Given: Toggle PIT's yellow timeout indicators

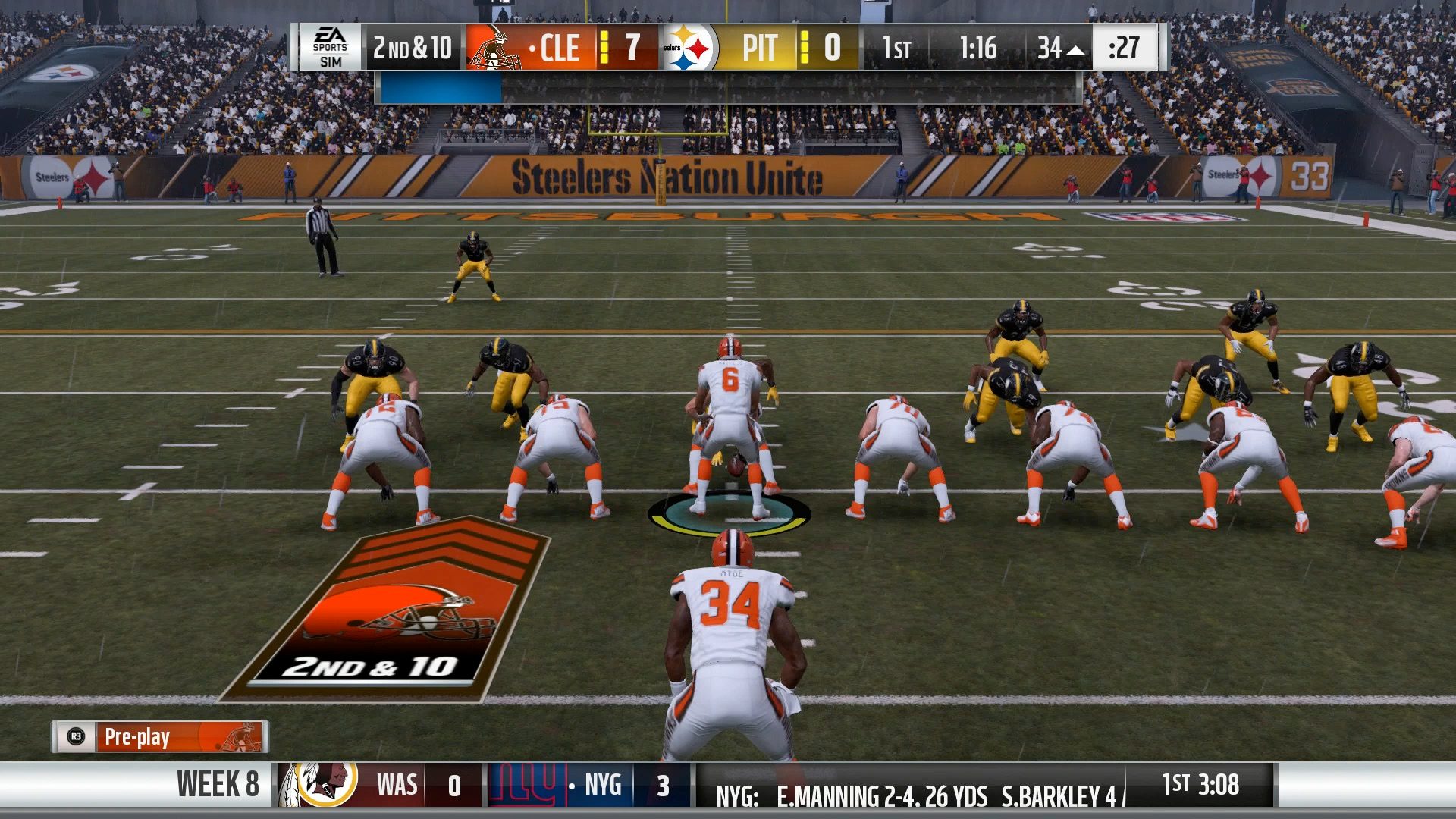Looking at the screenshot, I should pos(804,48).
